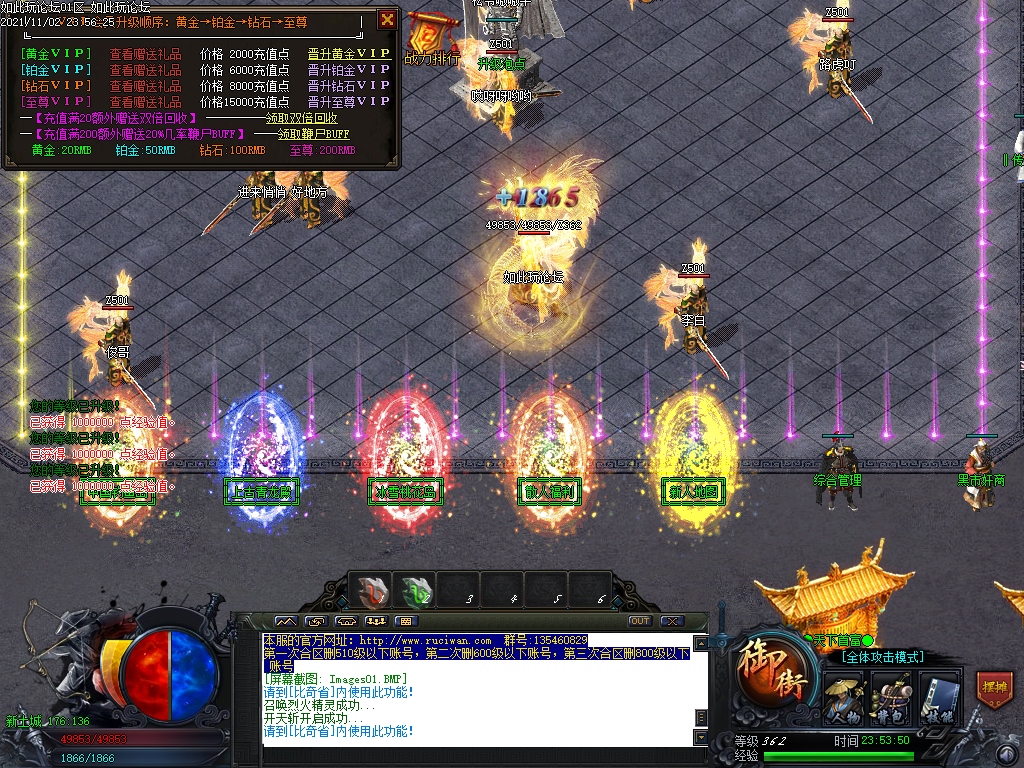Click the OUT button above the chat
The height and width of the screenshot is (768, 1024).
[640, 621]
